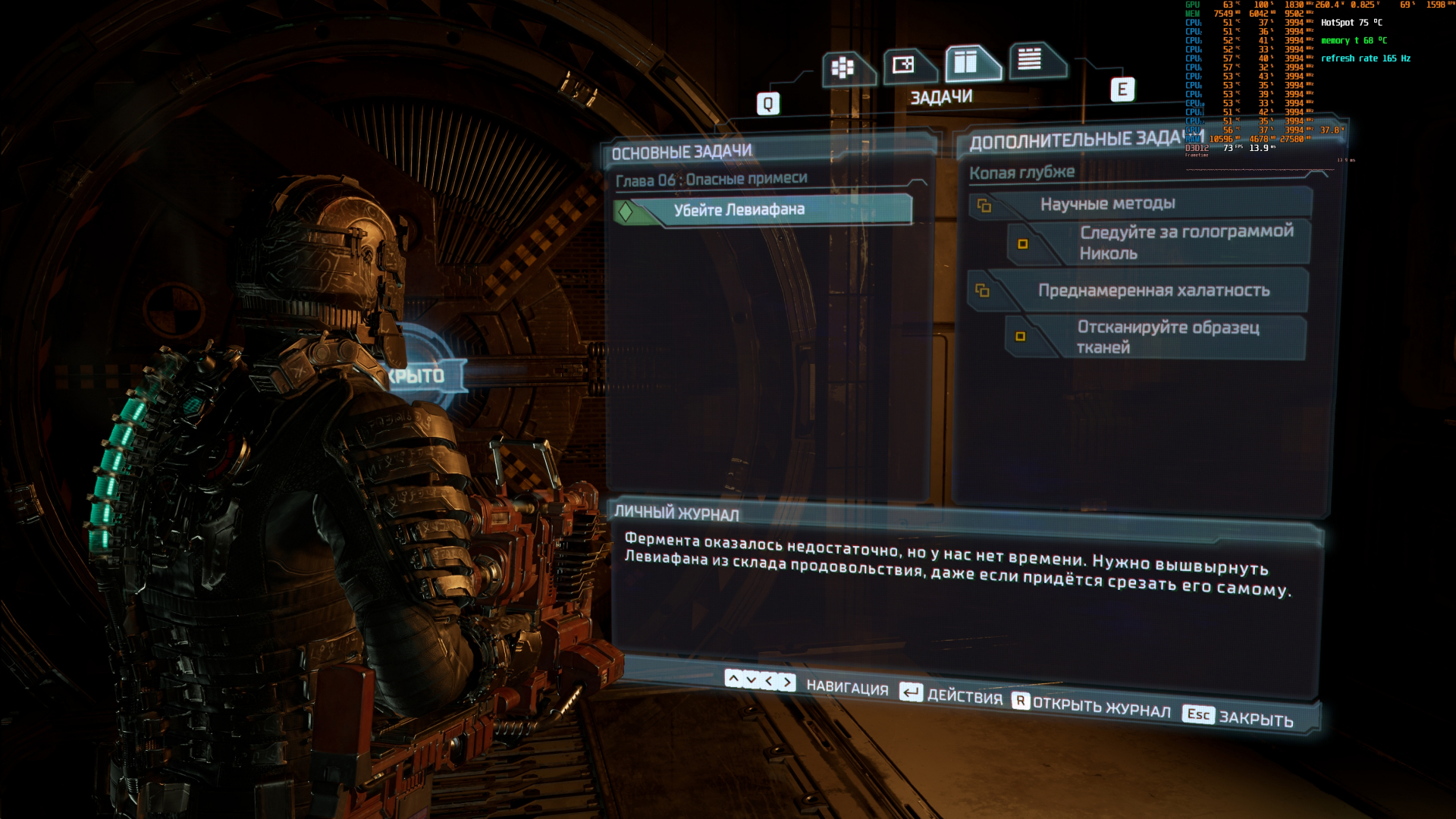Open the inventory grid tab
The height and width of the screenshot is (819, 1456).
tap(843, 68)
